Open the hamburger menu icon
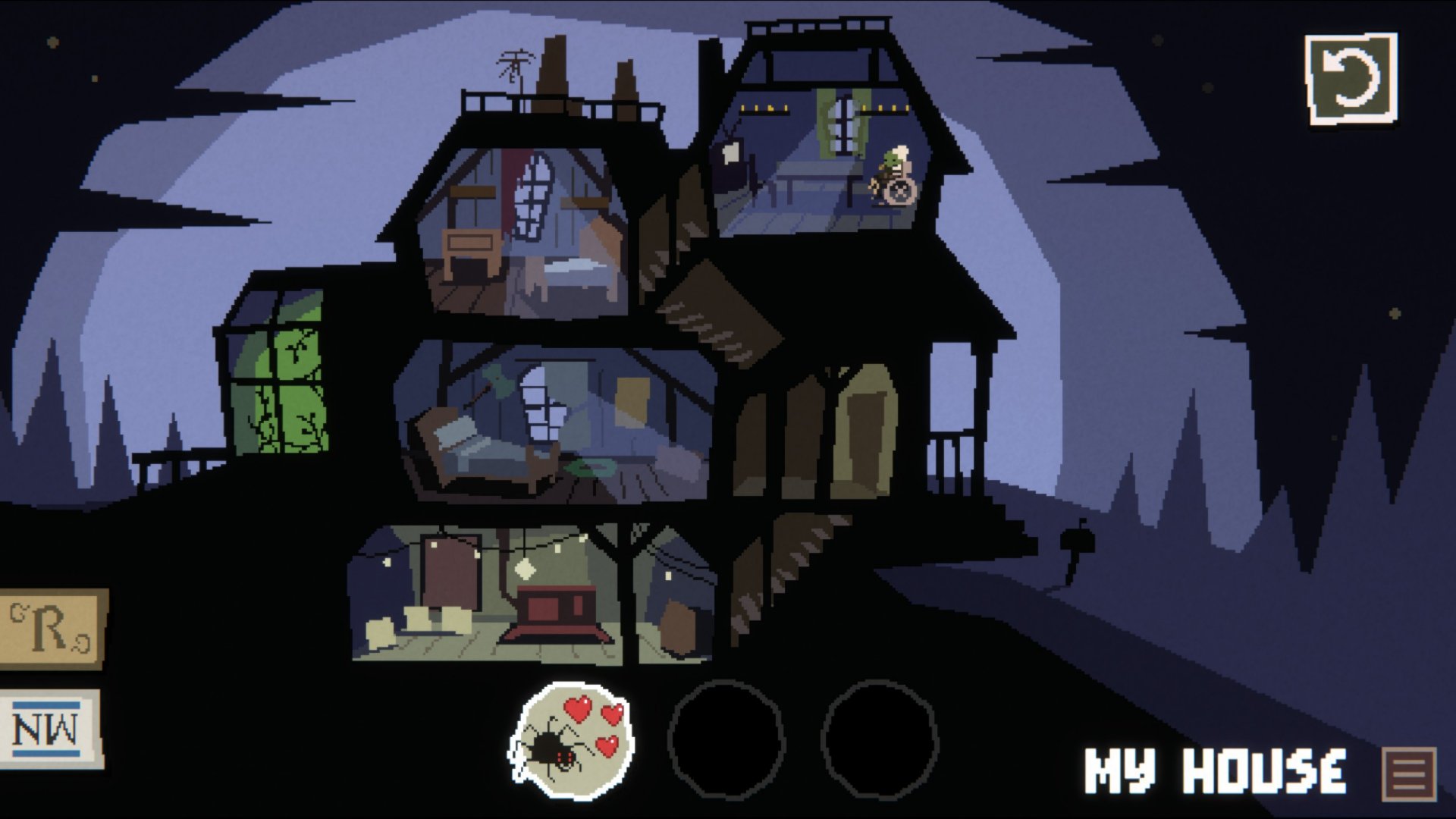The width and height of the screenshot is (1456, 819). 1409,773
